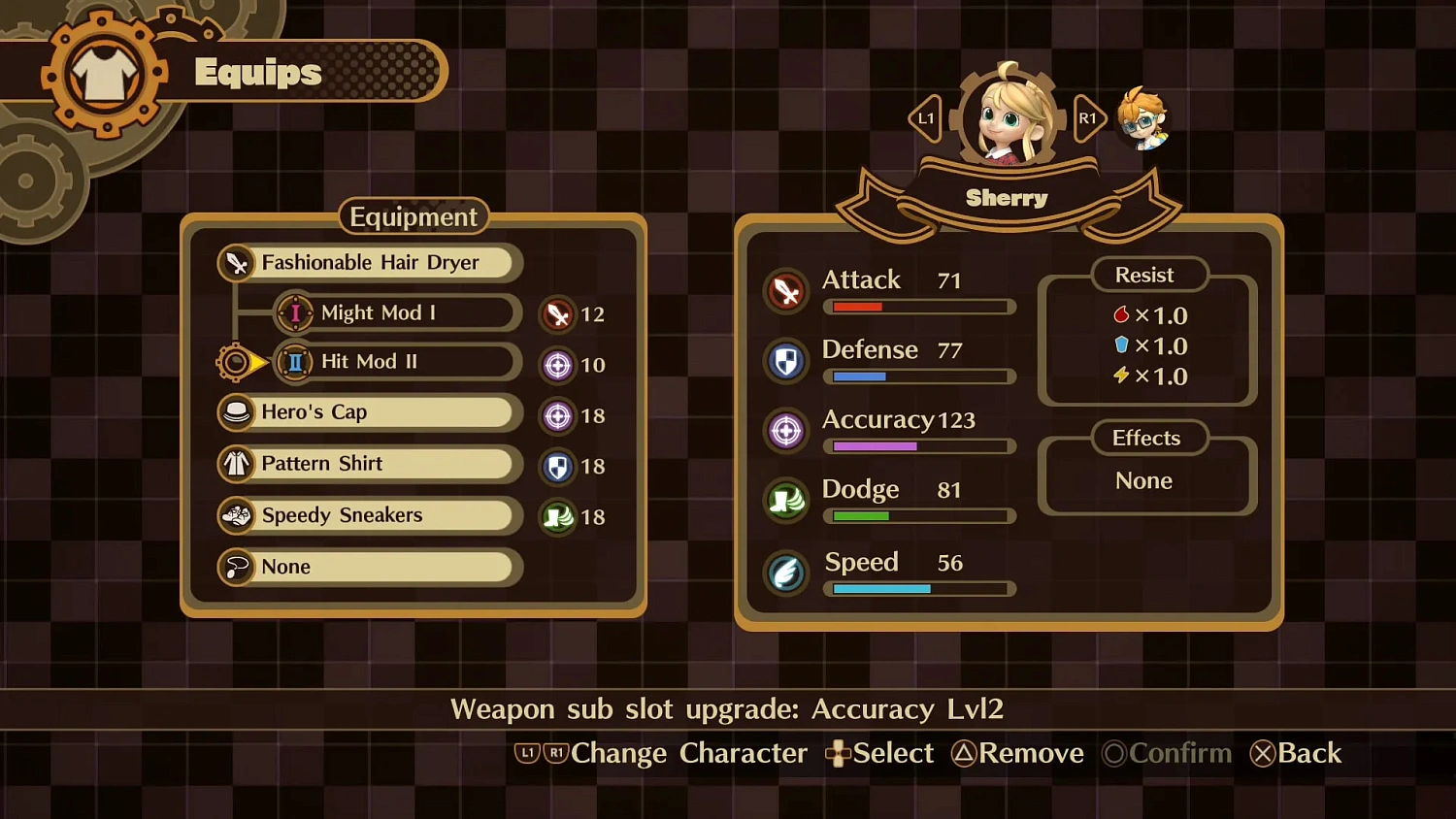Choose the Might Mod I sub slot

click(x=396, y=312)
